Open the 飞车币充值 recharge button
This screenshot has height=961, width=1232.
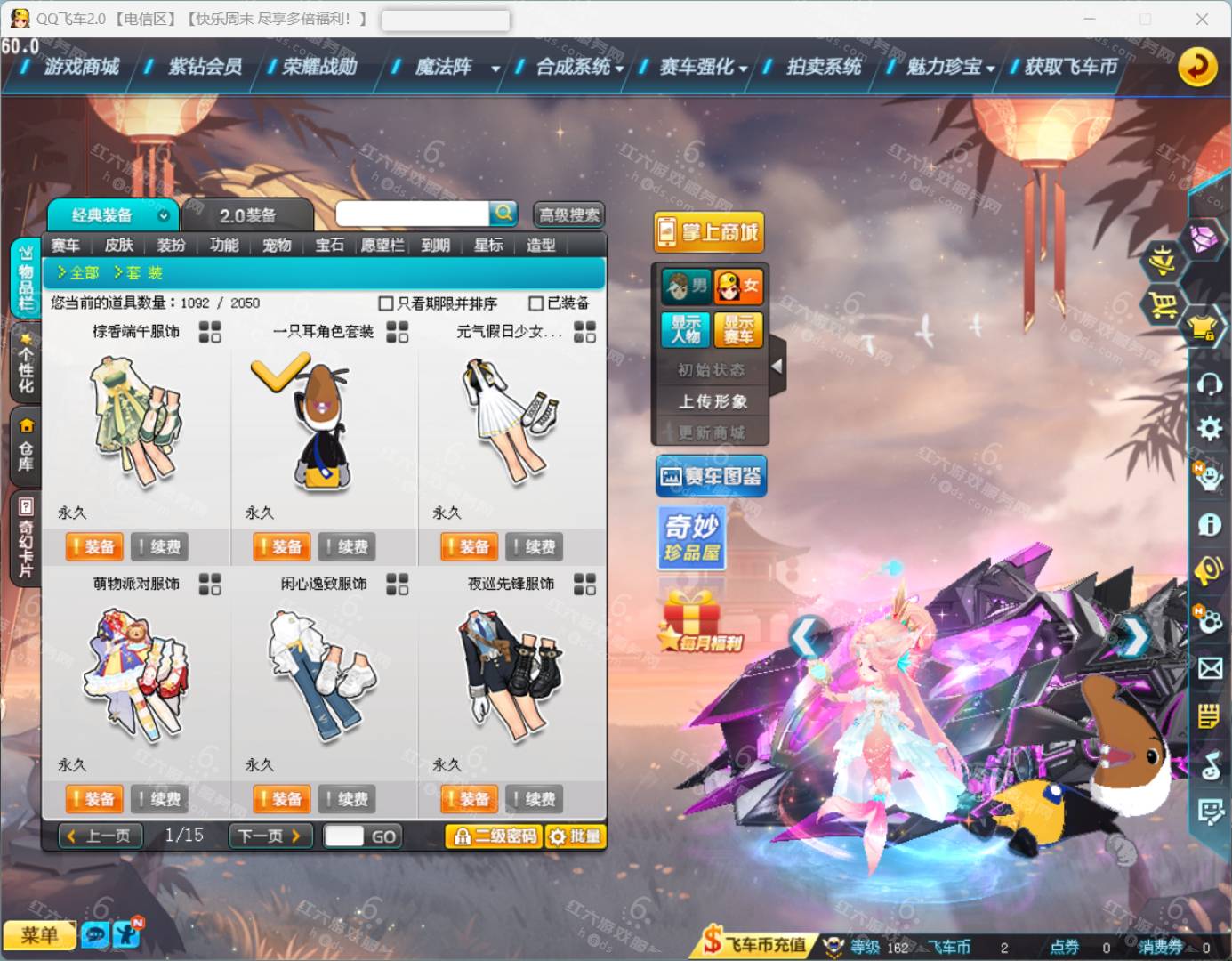tap(755, 945)
